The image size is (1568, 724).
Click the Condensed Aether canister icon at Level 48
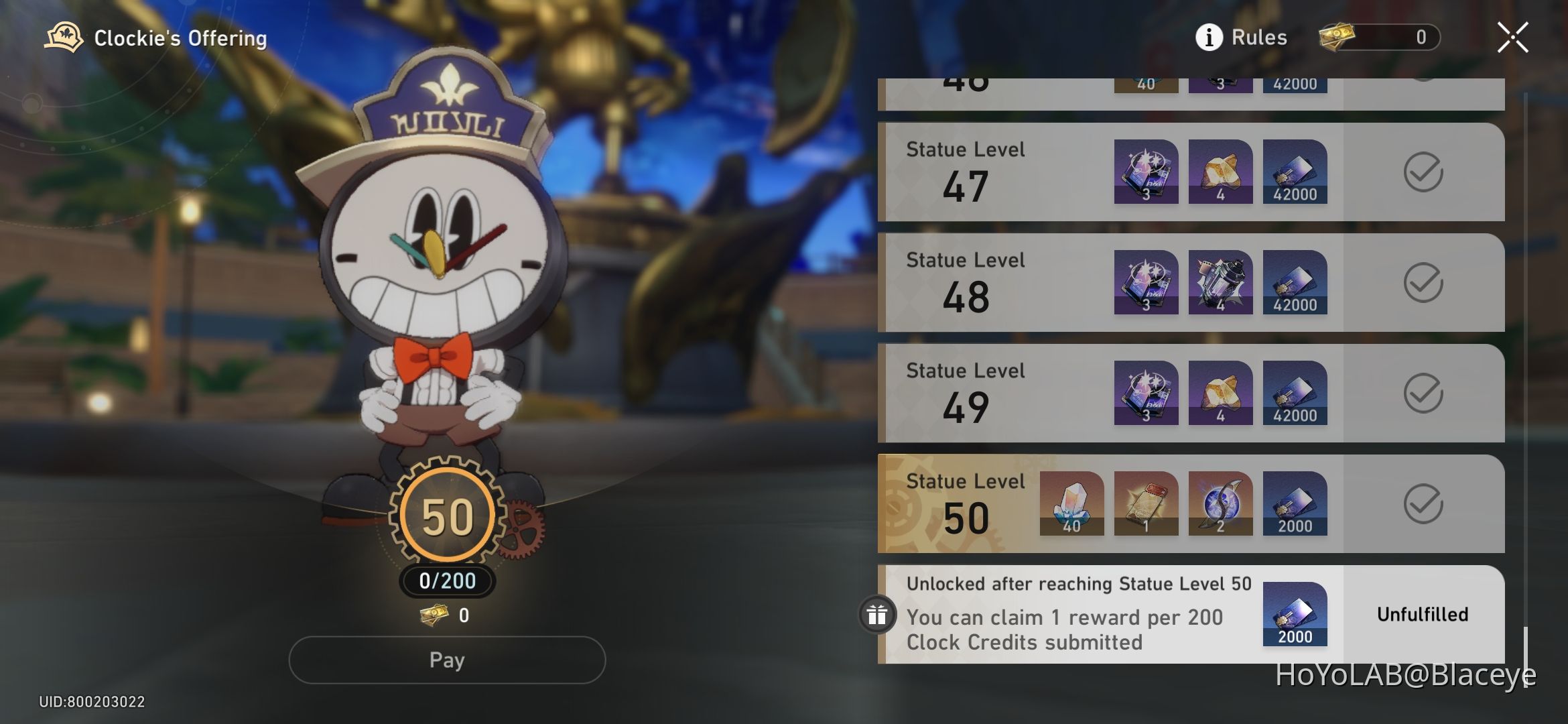pos(1220,284)
